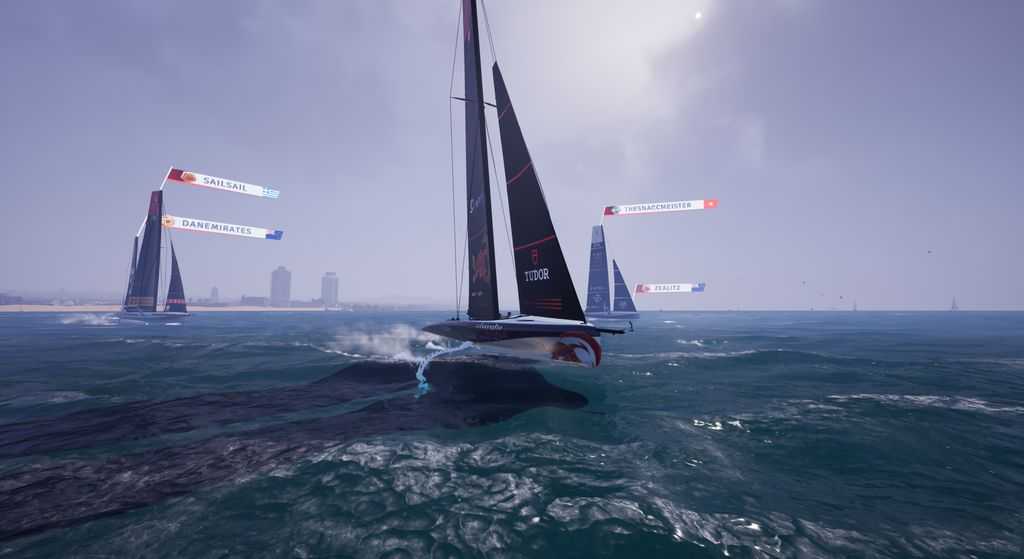1024x559 pixels.
Task: Choose the THESNACCMEISTER name banner
Action: click(x=661, y=207)
